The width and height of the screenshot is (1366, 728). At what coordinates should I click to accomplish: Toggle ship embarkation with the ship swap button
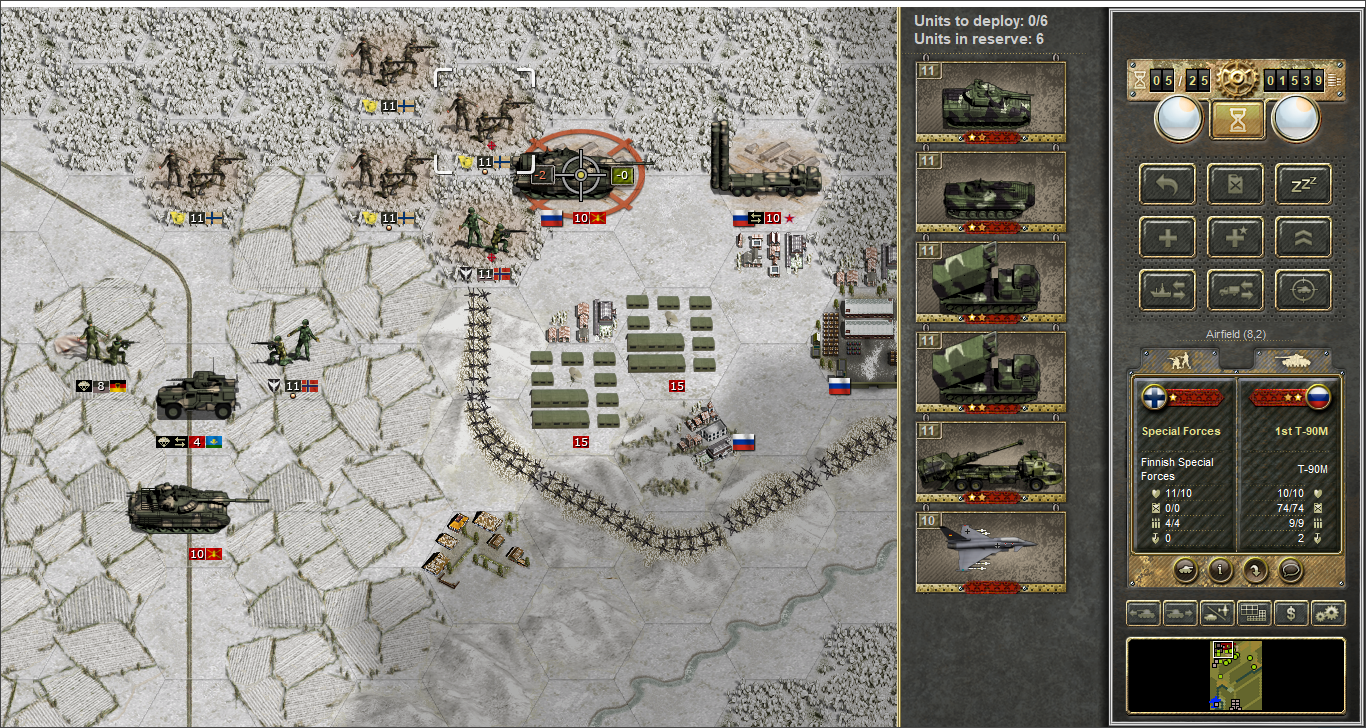(x=1167, y=290)
